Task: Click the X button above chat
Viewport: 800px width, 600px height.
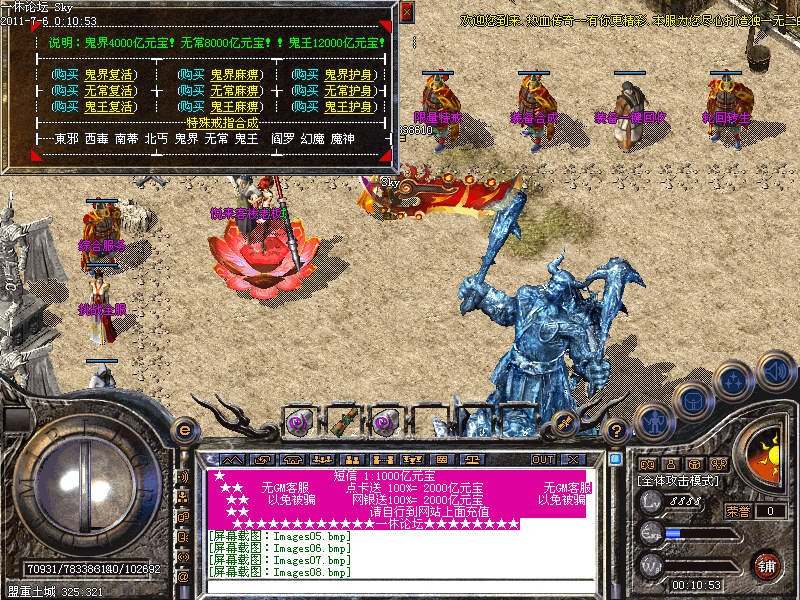Action: (573, 459)
